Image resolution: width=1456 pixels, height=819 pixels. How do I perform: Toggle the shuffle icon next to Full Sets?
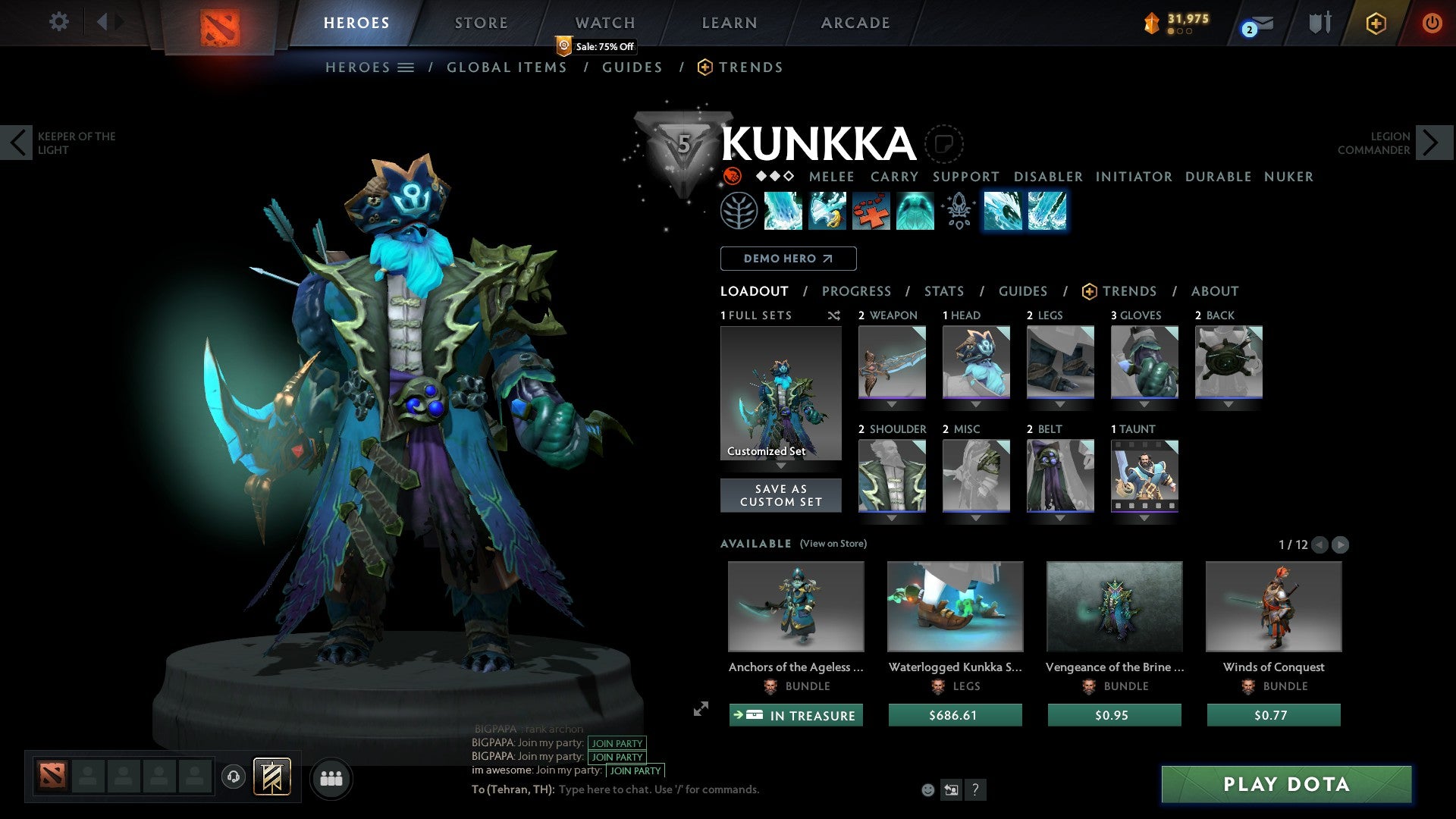coord(834,315)
